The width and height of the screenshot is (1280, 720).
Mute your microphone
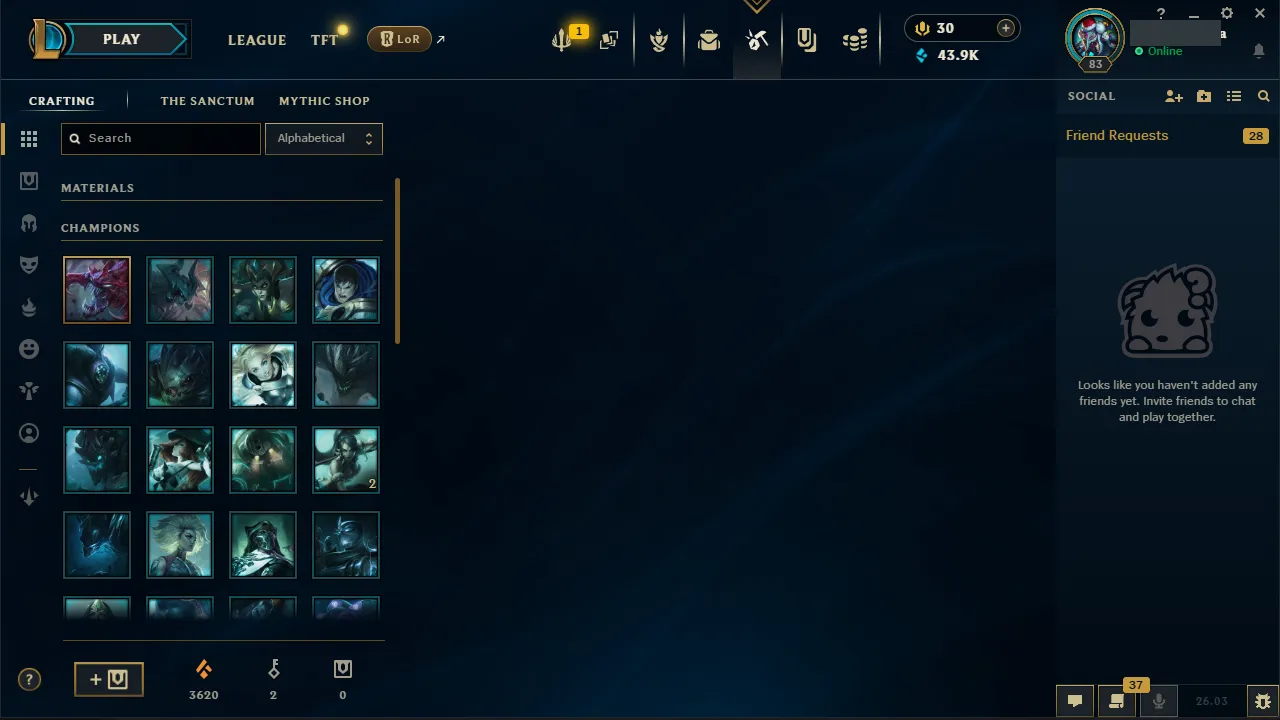[1158, 701]
